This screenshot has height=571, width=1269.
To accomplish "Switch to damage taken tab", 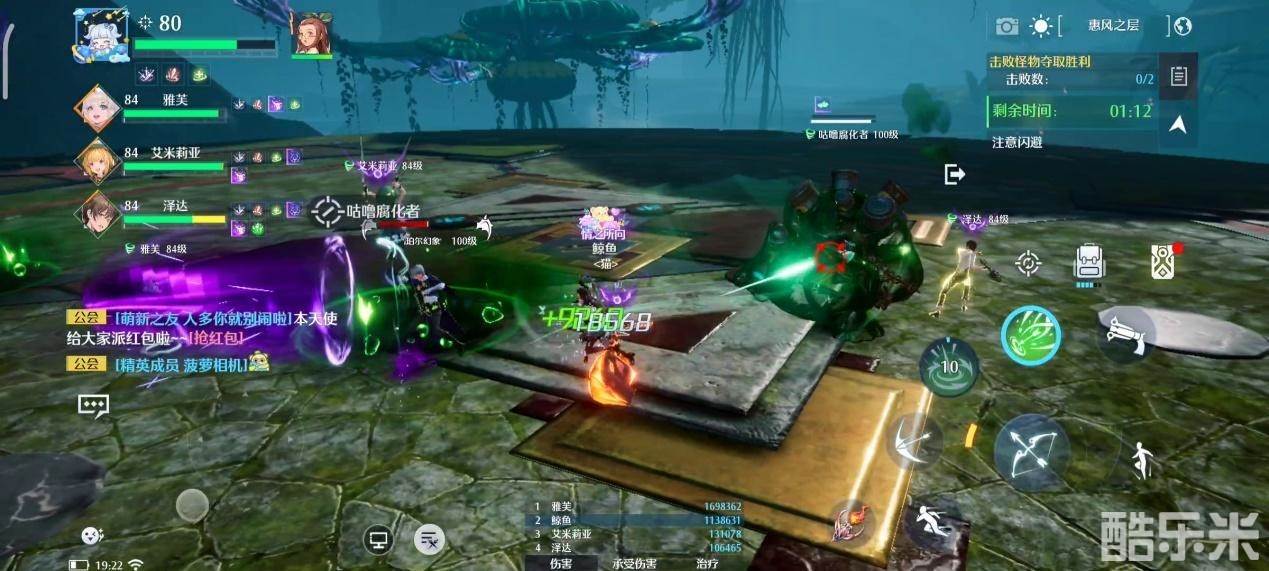I will click(635, 563).
